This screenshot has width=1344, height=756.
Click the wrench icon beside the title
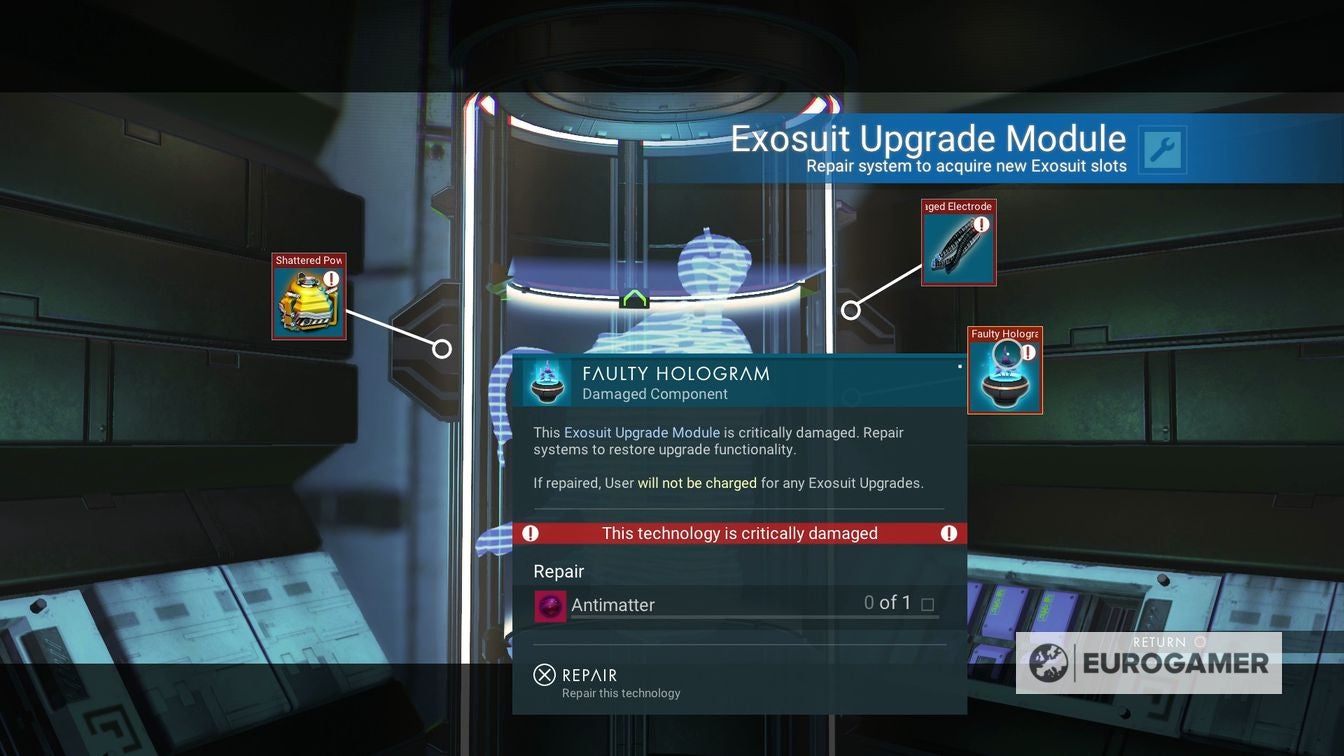pos(1161,148)
